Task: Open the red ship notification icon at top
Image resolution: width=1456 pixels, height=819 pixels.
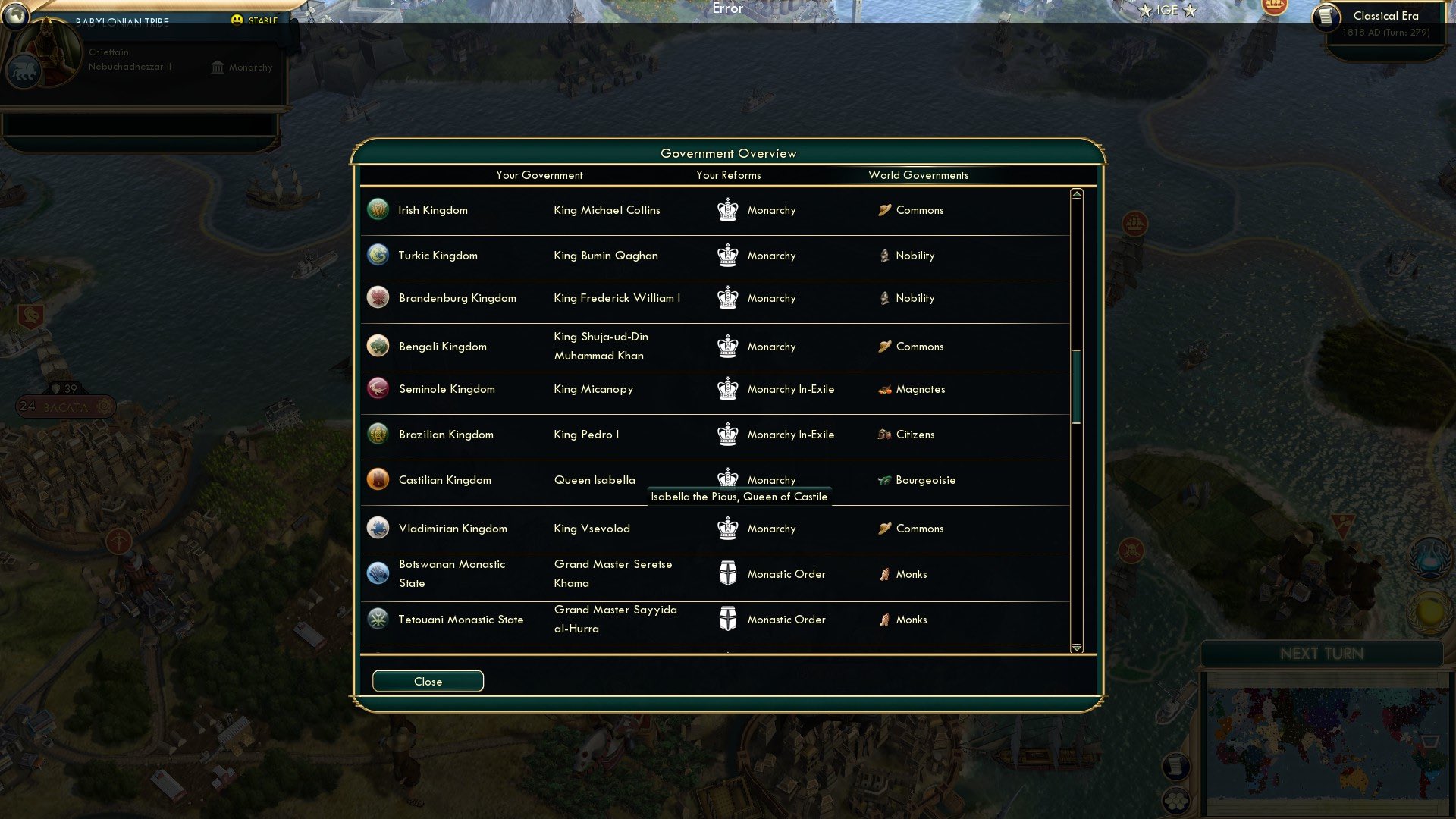Action: (x=1135, y=222)
